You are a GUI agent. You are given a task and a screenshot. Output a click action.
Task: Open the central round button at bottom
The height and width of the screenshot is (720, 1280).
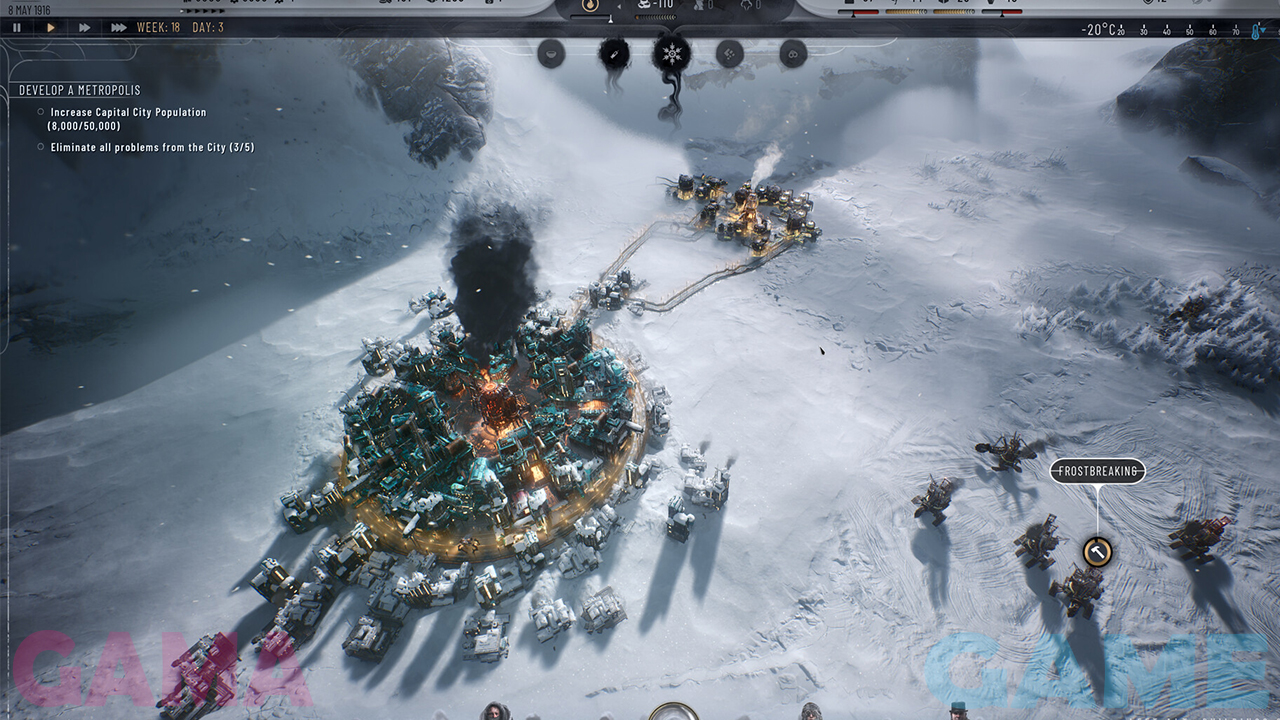674,712
